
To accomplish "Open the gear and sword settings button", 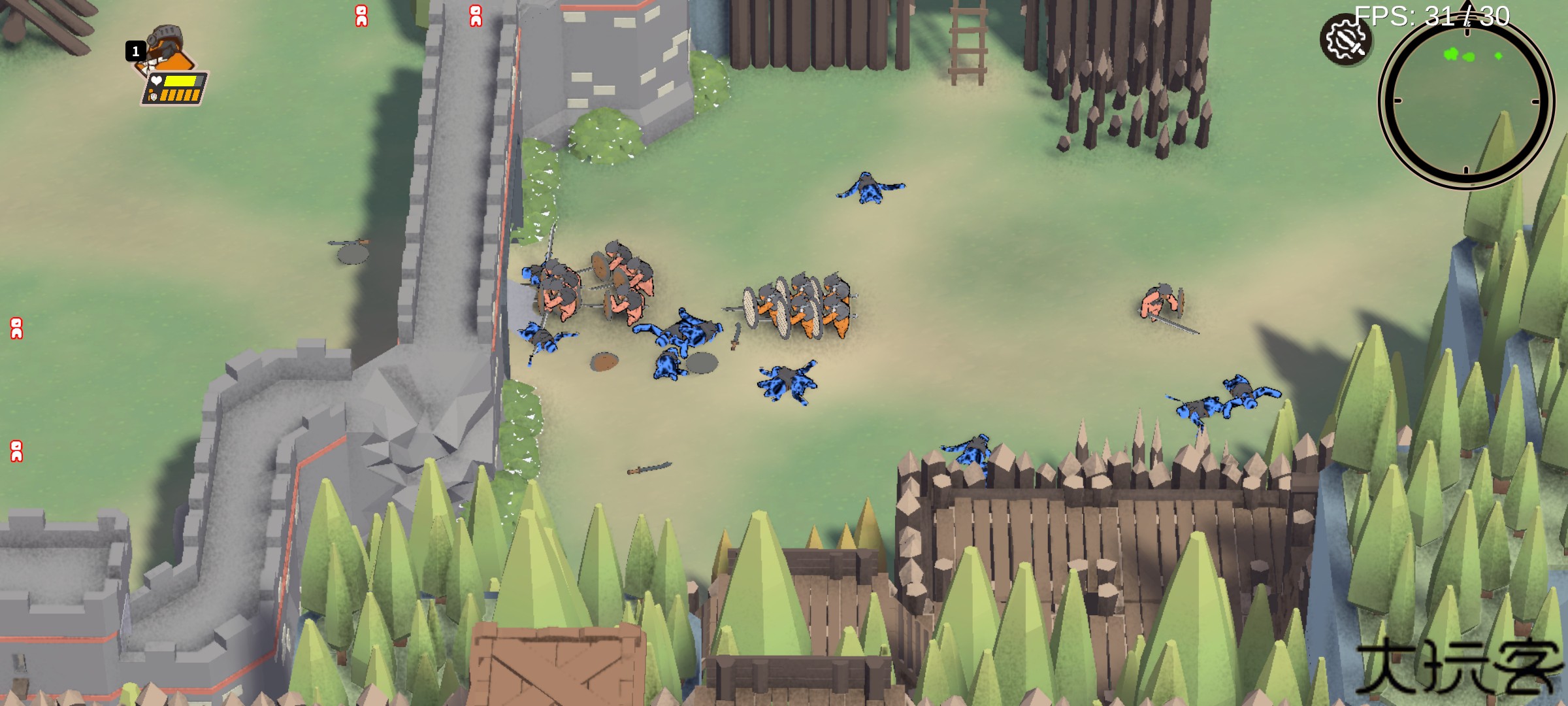I will click(x=1345, y=41).
